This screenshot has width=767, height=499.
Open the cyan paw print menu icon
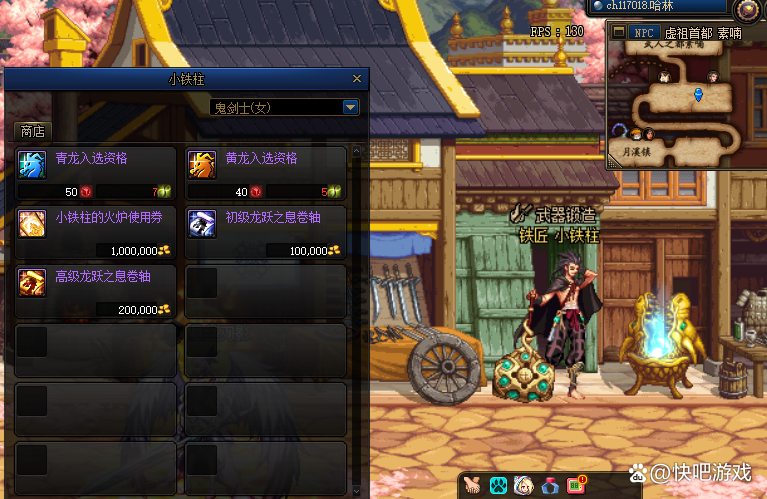pyautogui.click(x=498, y=486)
